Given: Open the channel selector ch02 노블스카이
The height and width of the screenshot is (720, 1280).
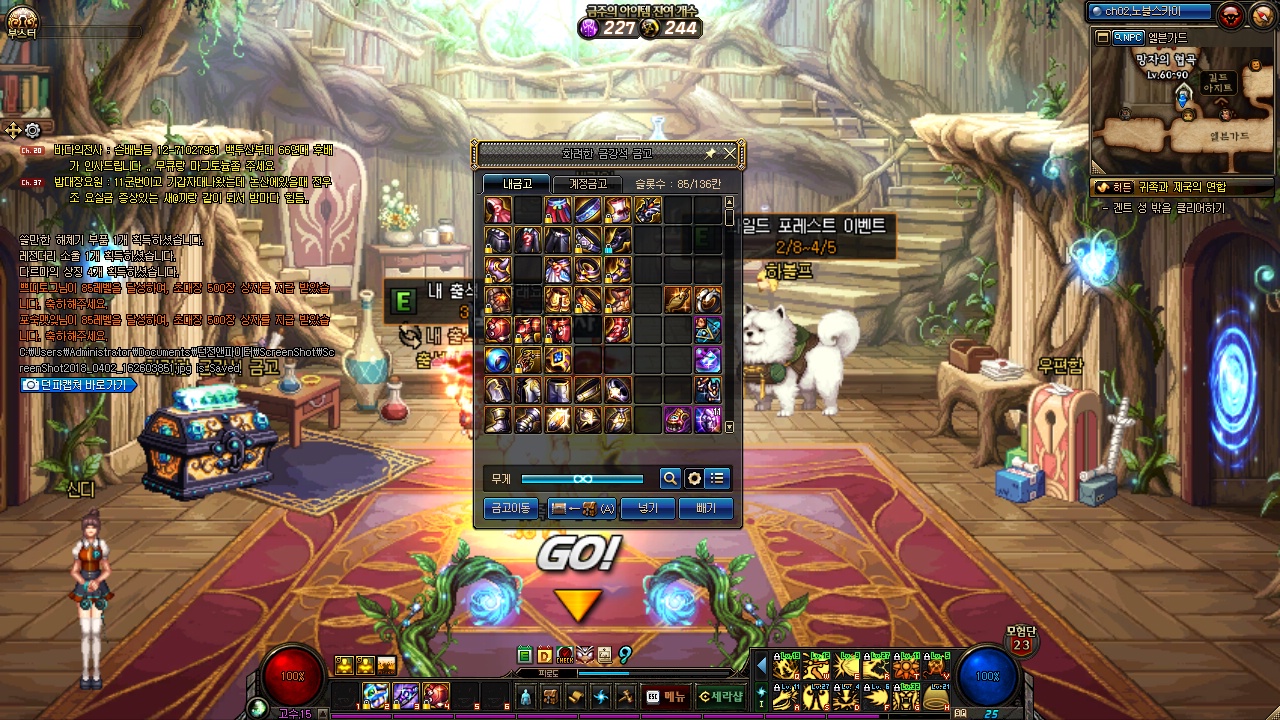Looking at the screenshot, I should pyautogui.click(x=1149, y=12).
